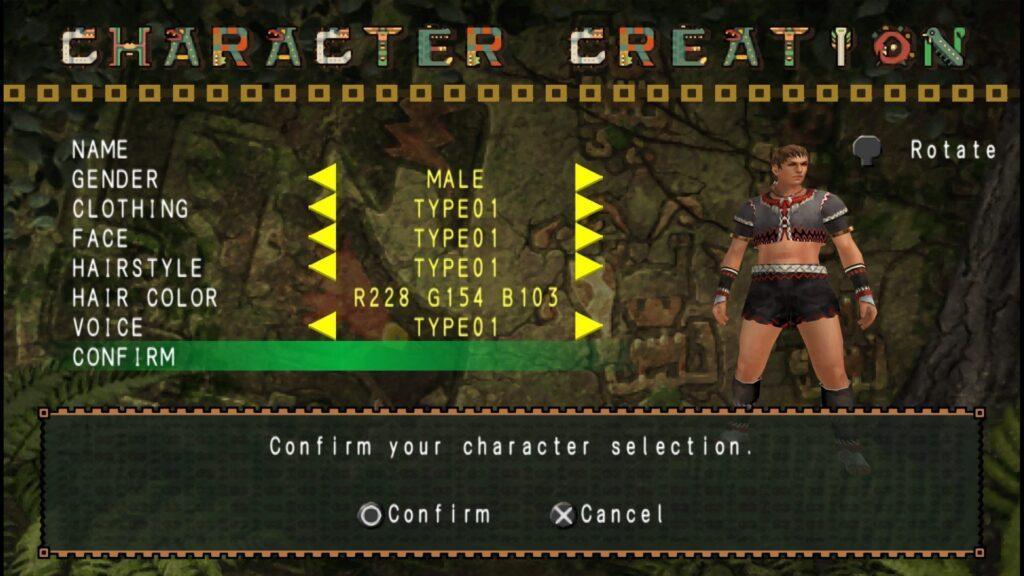Change to the previous voice type
The height and width of the screenshot is (576, 1024).
322,327
